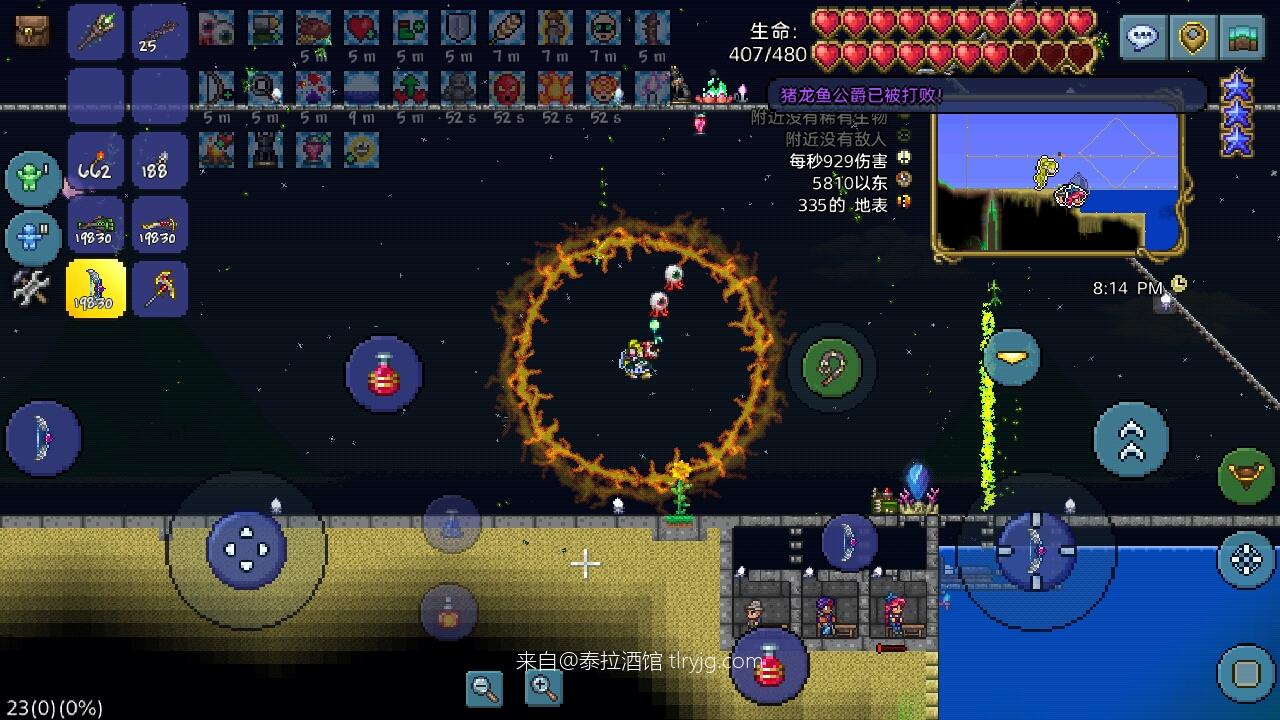Select the green-gem staff hotbar slot

(x=96, y=30)
